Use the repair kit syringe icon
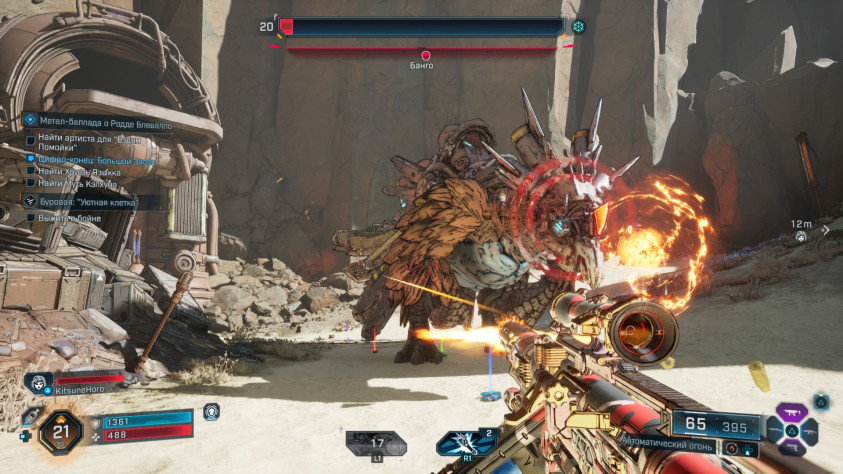This screenshot has width=843, height=474. [29, 417]
